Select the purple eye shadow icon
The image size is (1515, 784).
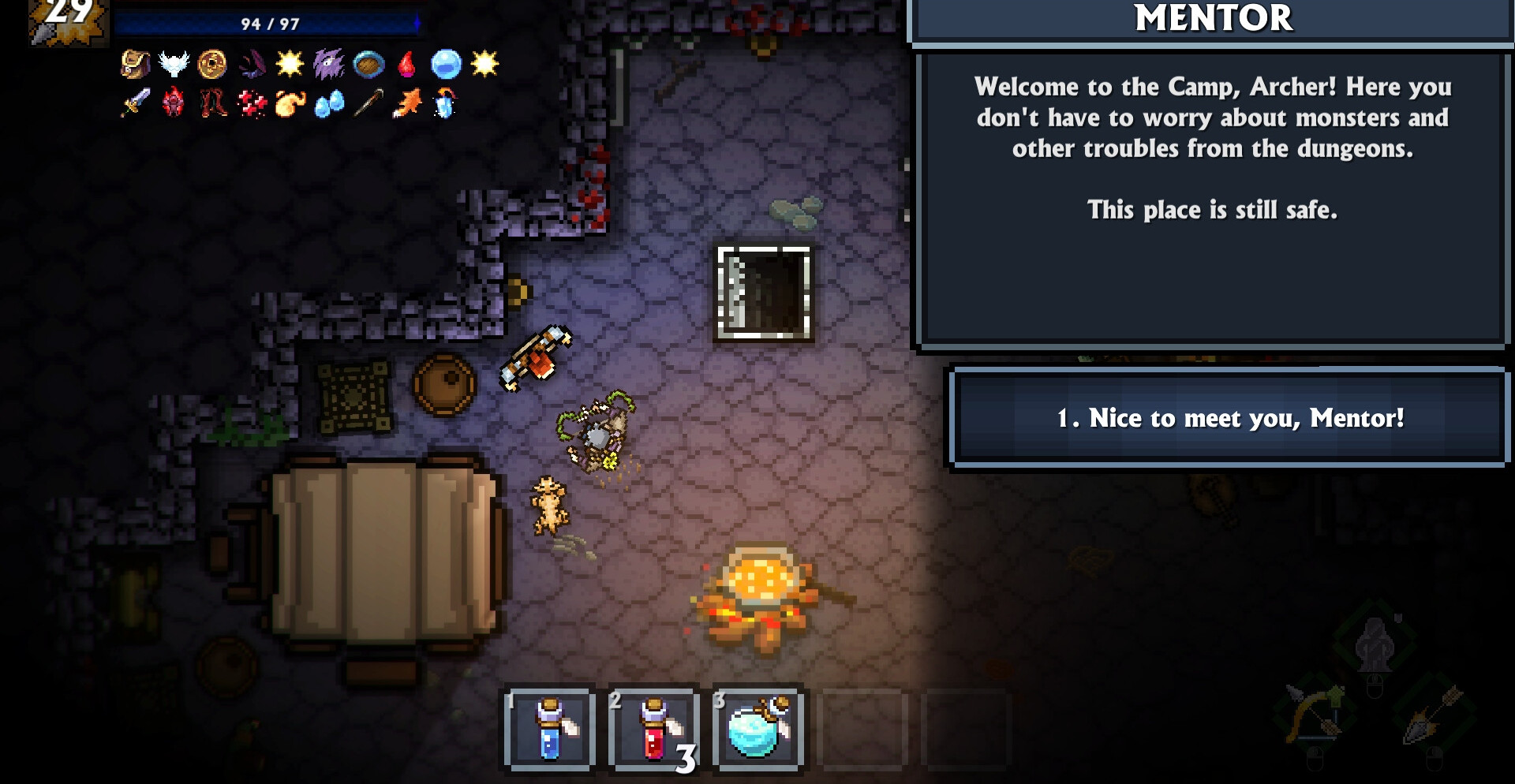coord(328,64)
